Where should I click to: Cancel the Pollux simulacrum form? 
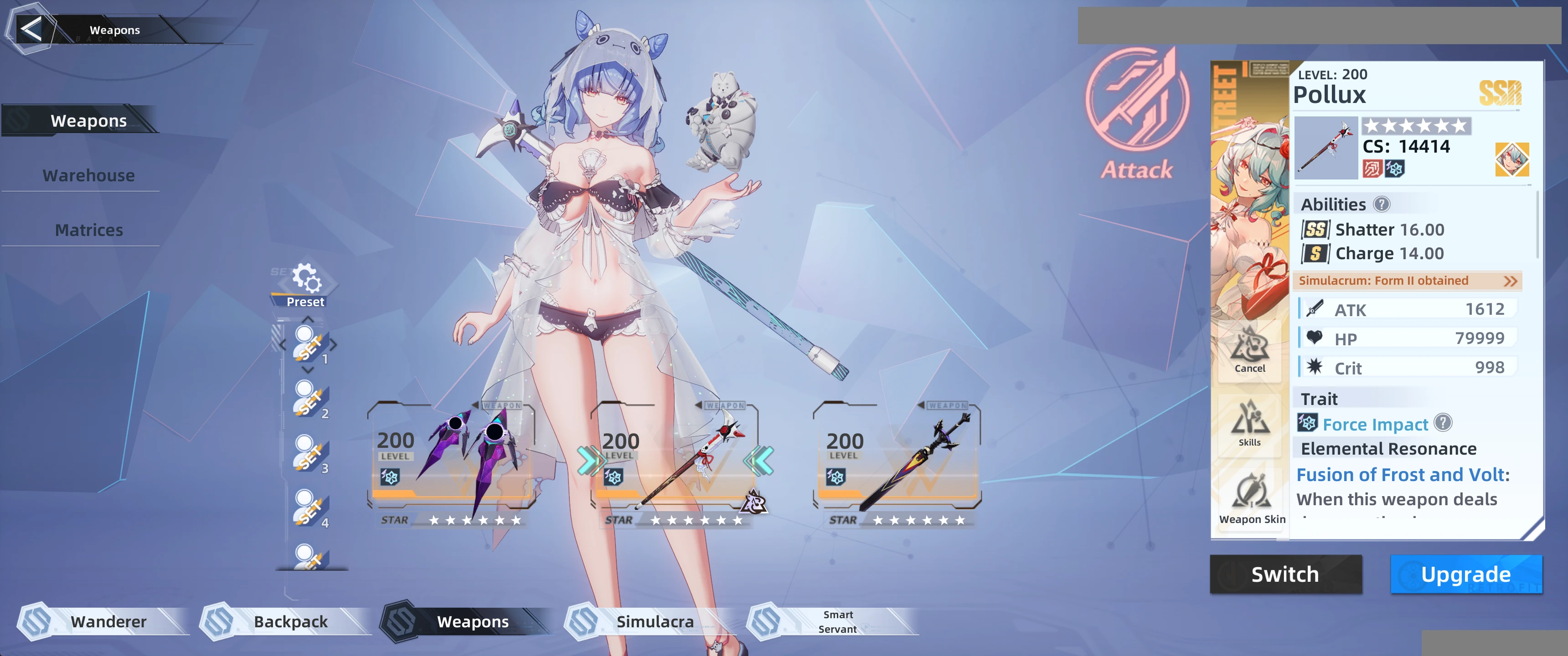tap(1250, 350)
